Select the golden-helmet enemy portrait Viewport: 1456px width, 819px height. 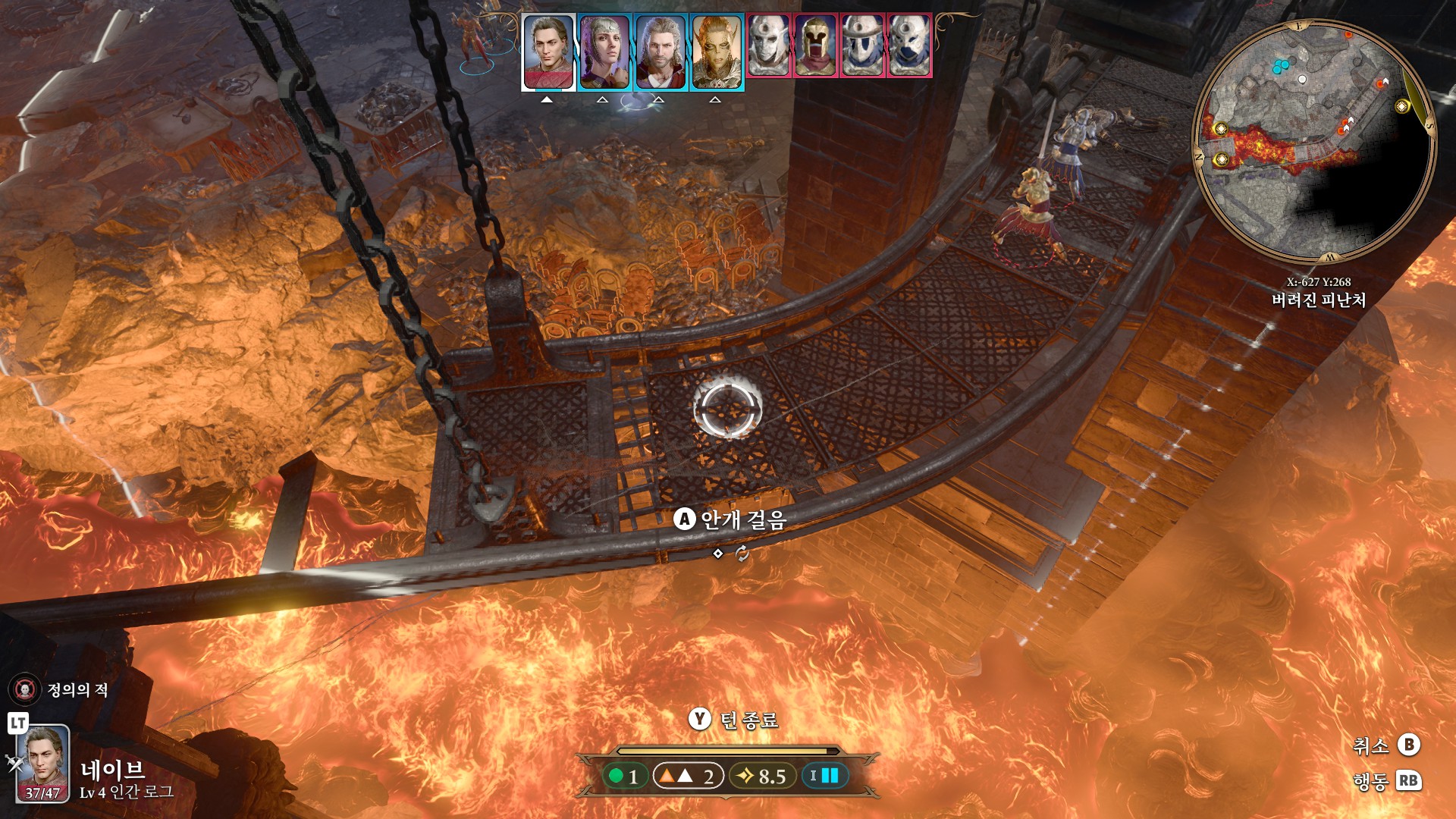[815, 45]
